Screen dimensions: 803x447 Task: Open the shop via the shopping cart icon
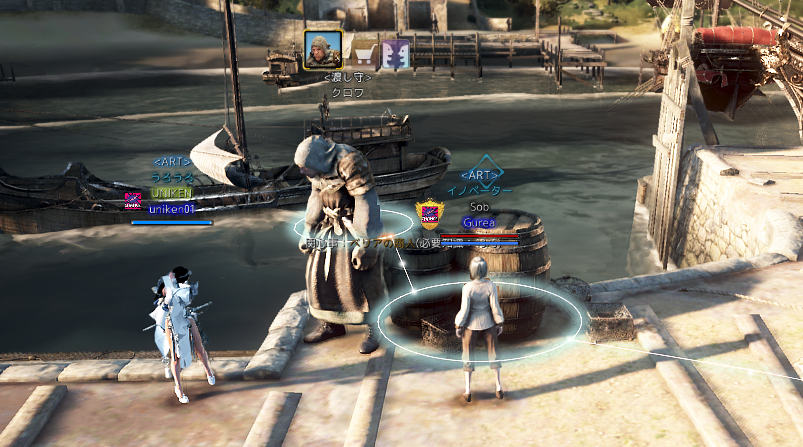point(366,53)
